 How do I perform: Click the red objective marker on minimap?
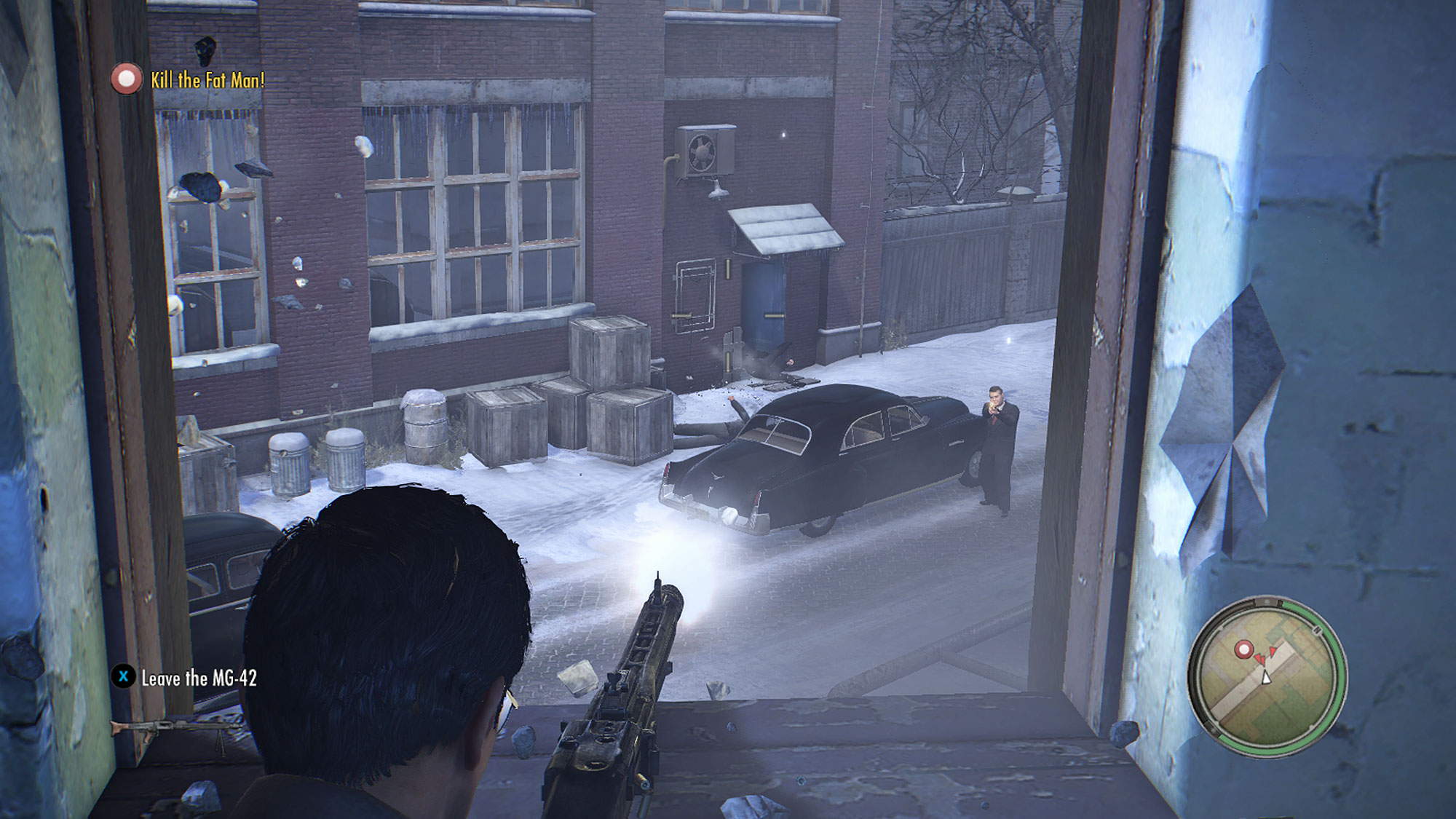[1244, 648]
